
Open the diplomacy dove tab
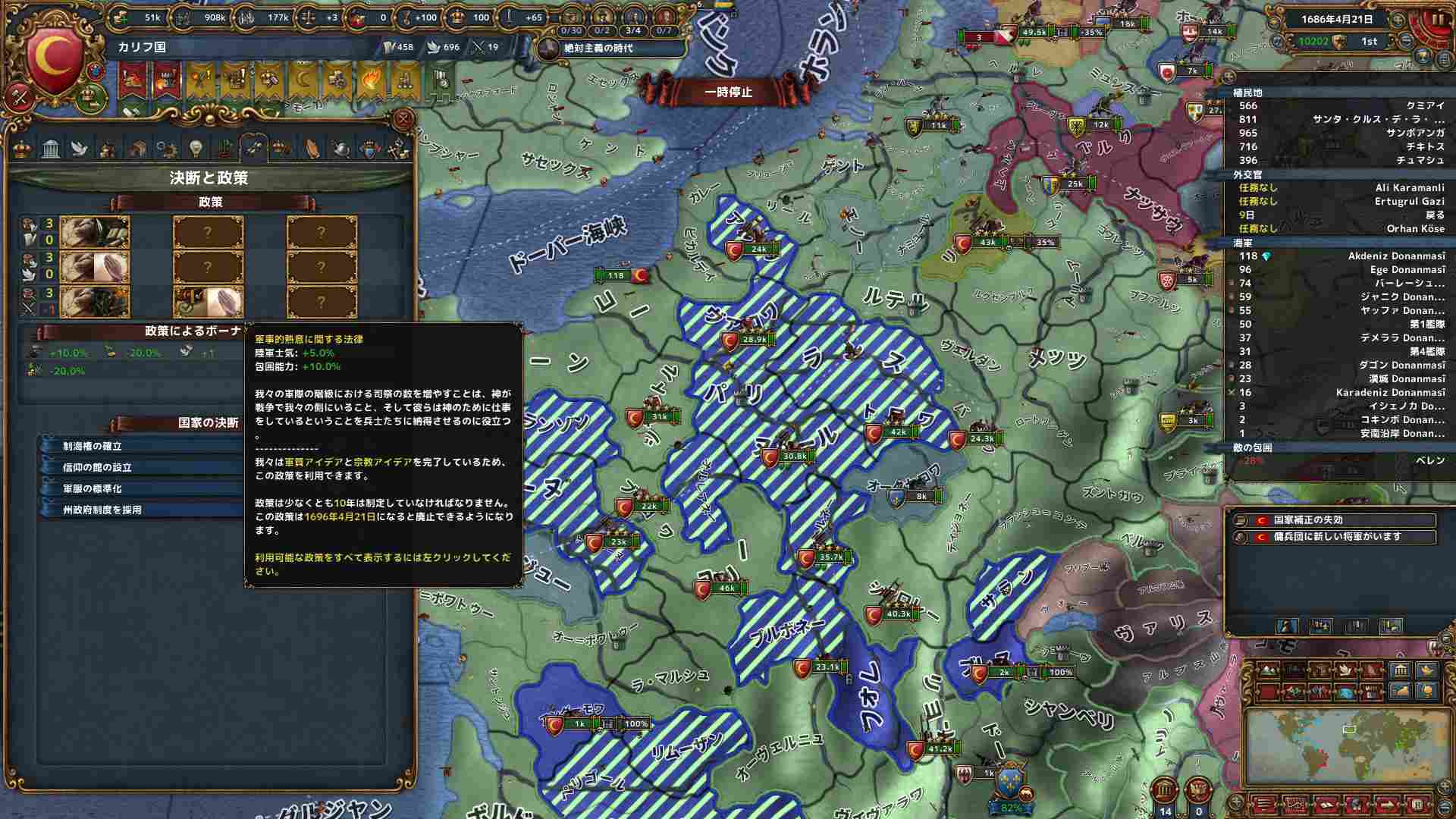[x=79, y=148]
